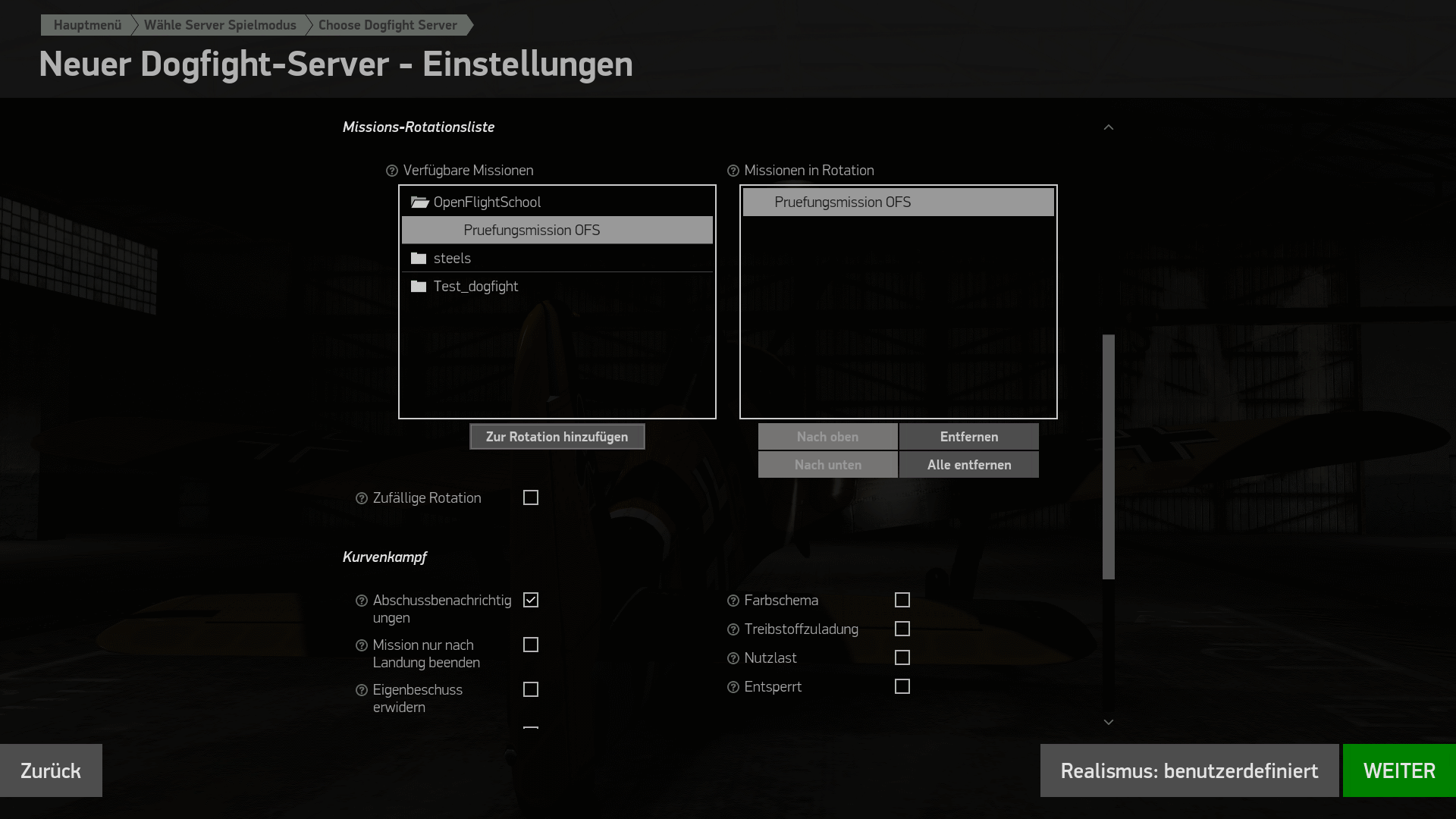
Task: Expand the steels mission folder
Action: coord(452,258)
